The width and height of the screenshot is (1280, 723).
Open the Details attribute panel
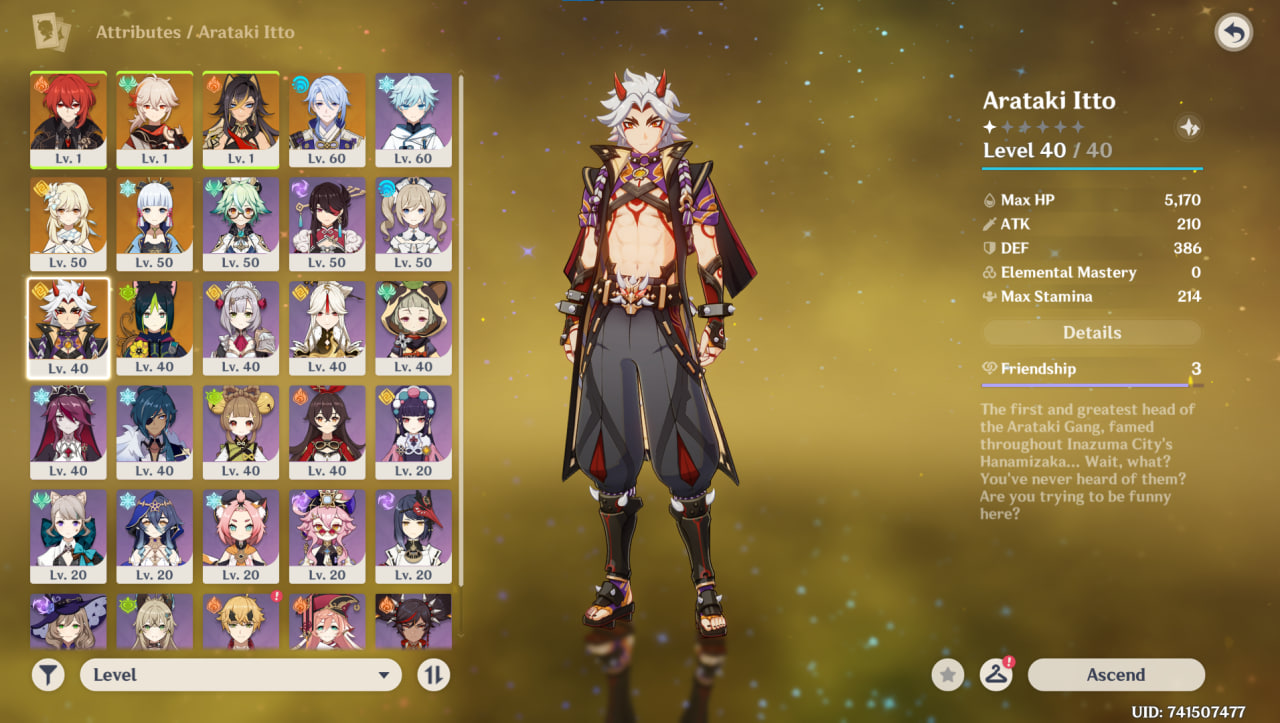[1092, 333]
